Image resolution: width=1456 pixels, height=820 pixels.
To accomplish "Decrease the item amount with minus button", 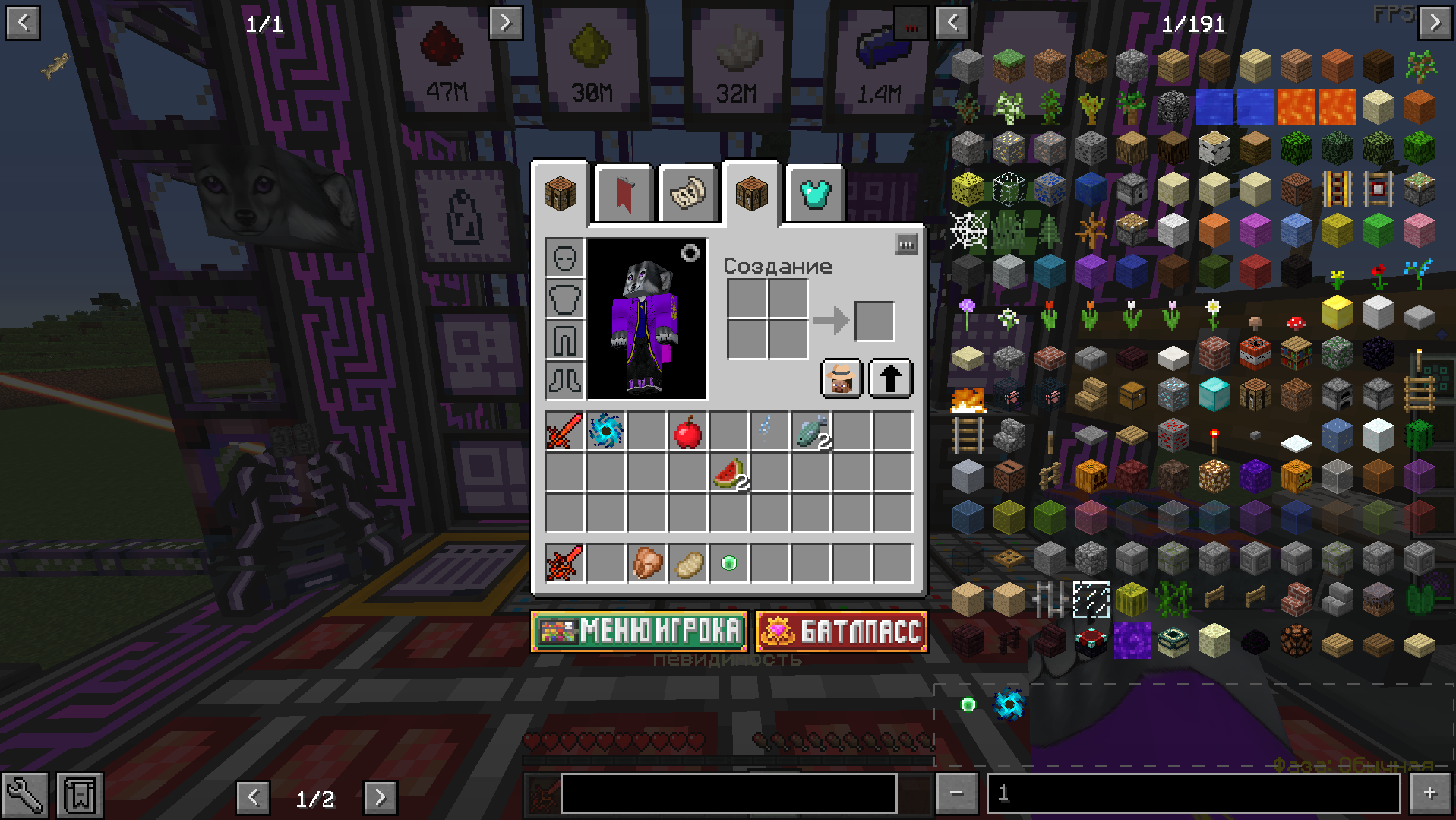I will click(x=956, y=793).
